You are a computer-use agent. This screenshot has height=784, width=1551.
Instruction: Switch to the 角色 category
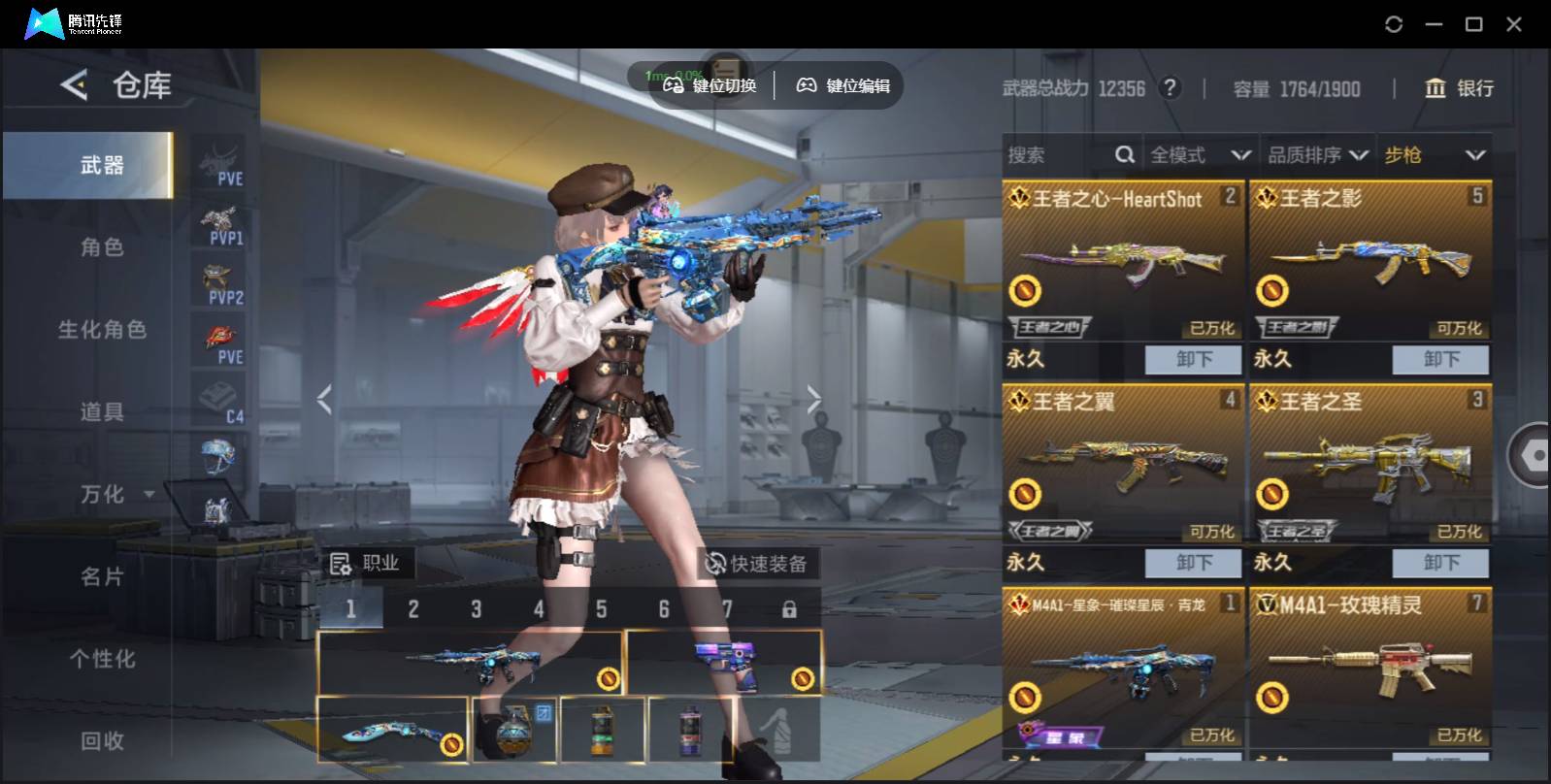click(x=102, y=247)
